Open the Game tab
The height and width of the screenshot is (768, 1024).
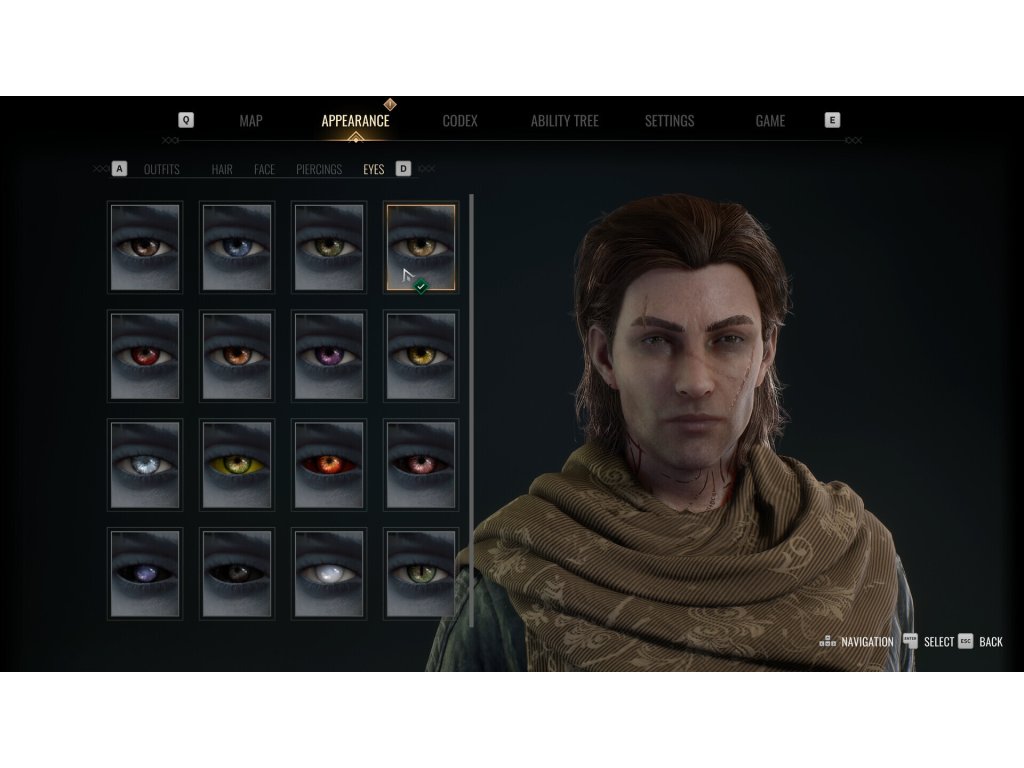tap(770, 121)
